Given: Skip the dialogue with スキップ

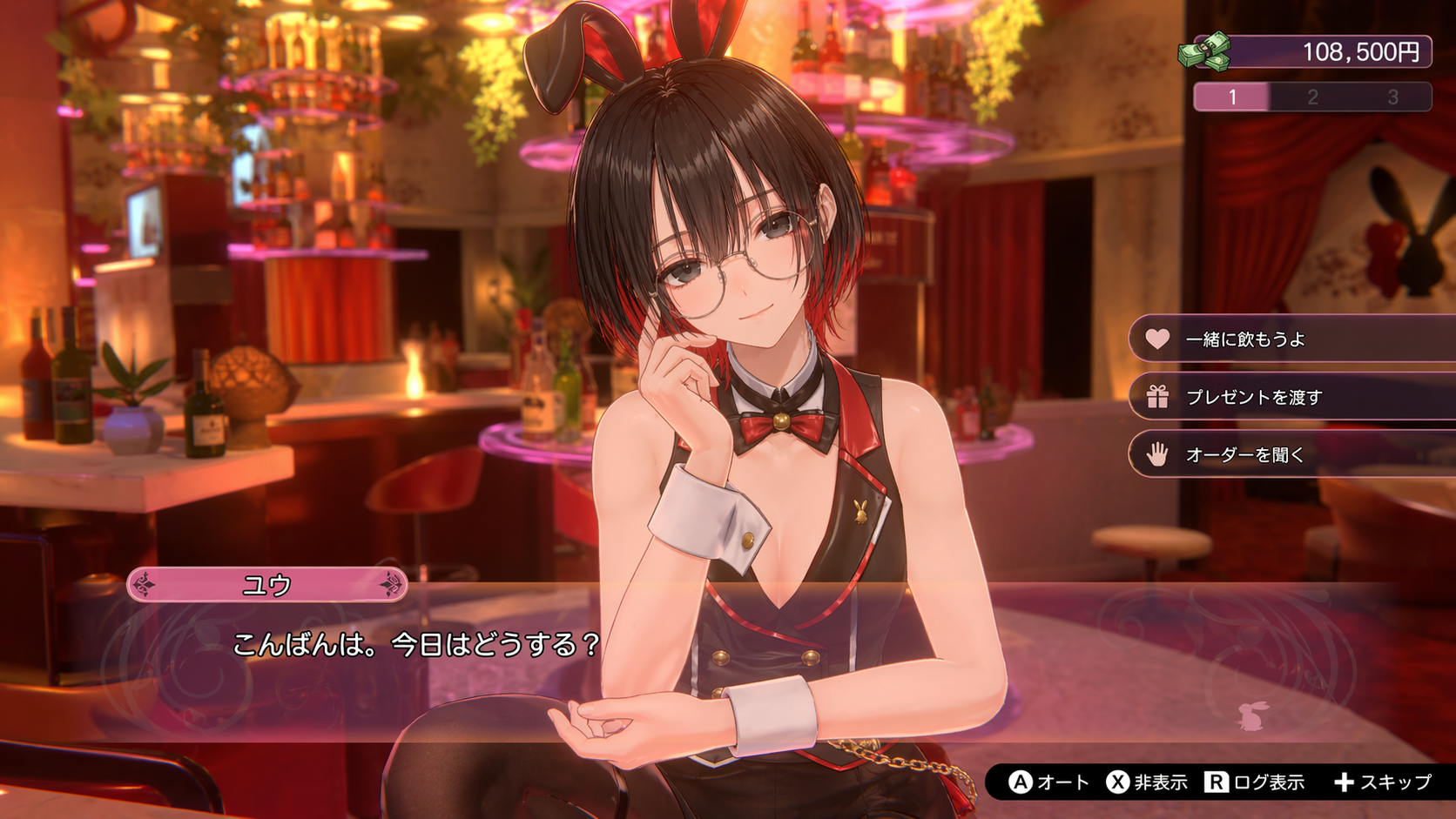Looking at the screenshot, I should click(1383, 782).
